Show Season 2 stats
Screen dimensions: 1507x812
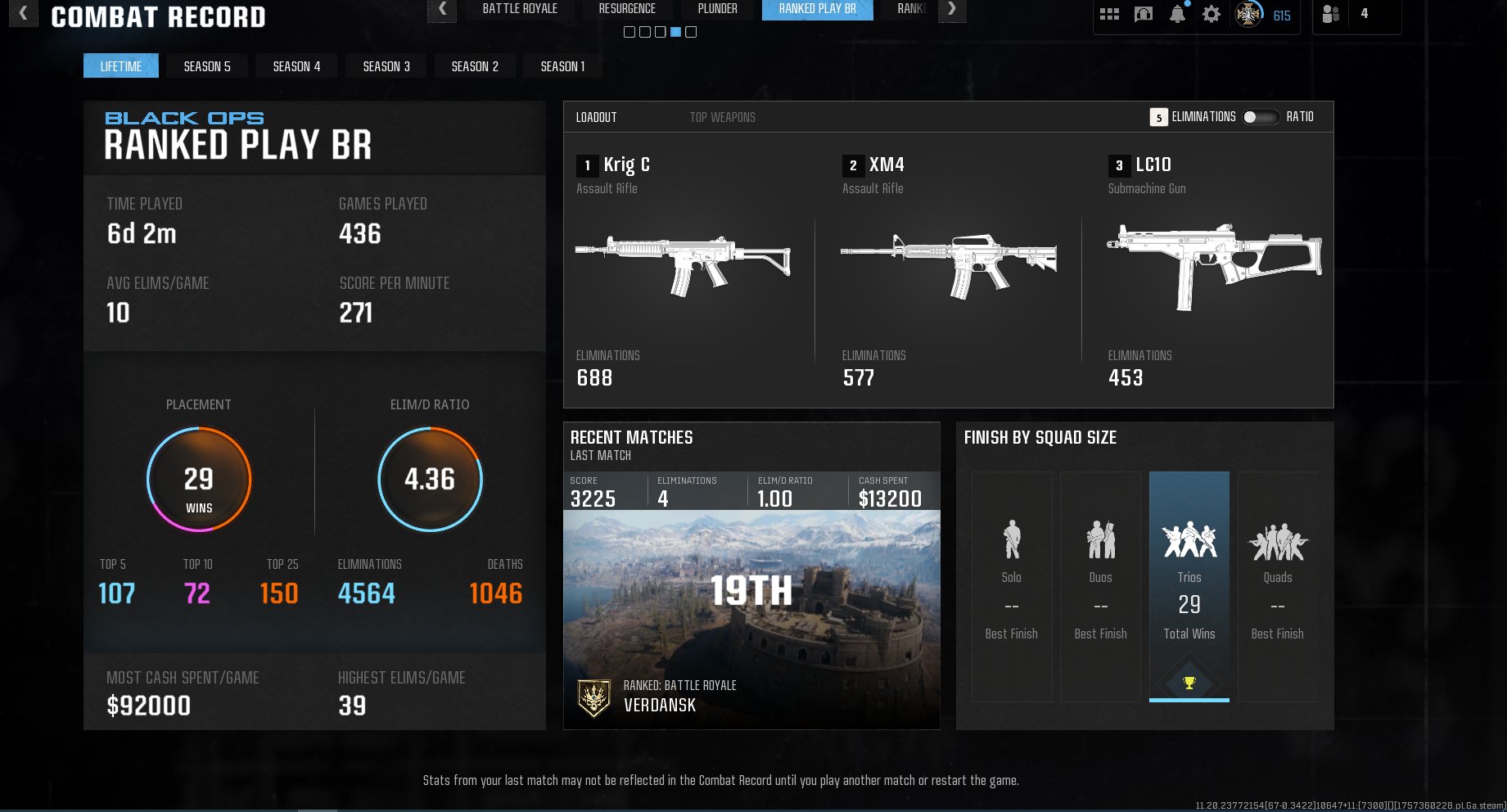[475, 66]
